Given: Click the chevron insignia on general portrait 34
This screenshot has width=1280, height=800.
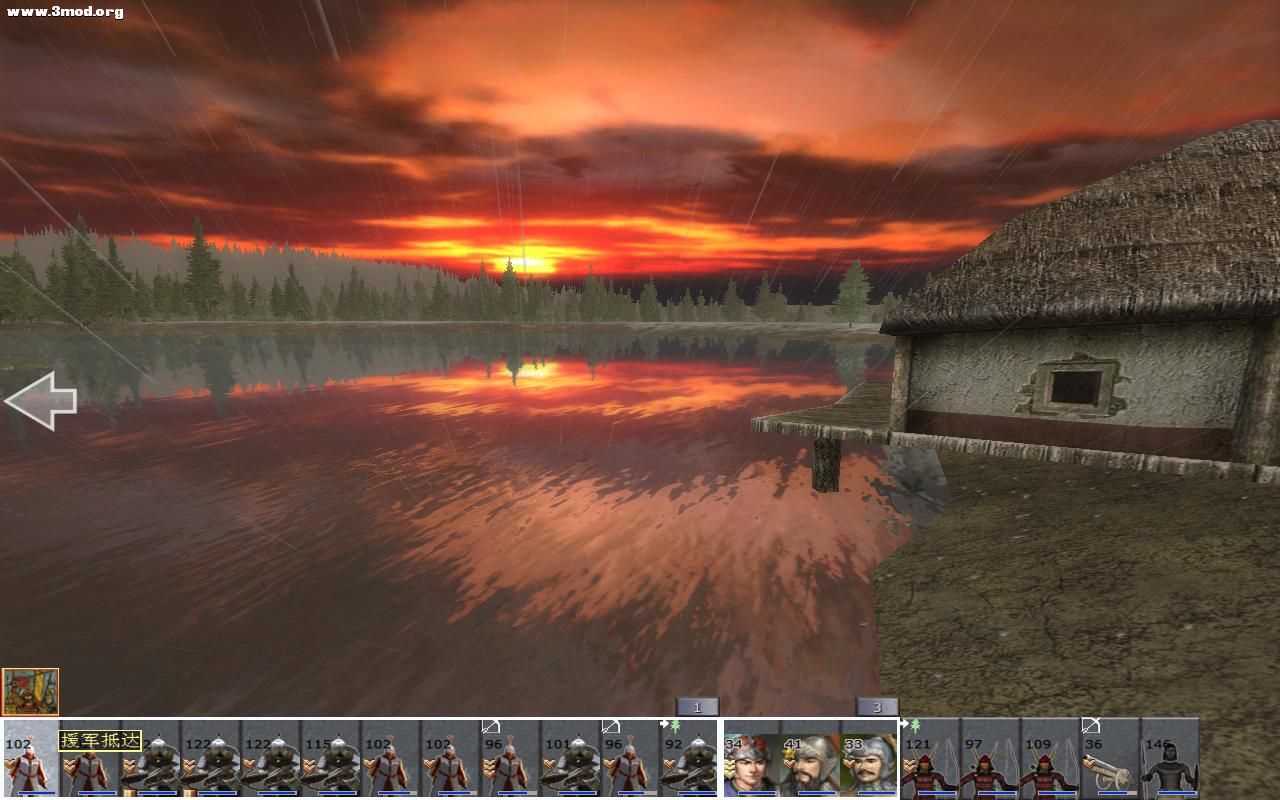Looking at the screenshot, I should coord(729,766).
